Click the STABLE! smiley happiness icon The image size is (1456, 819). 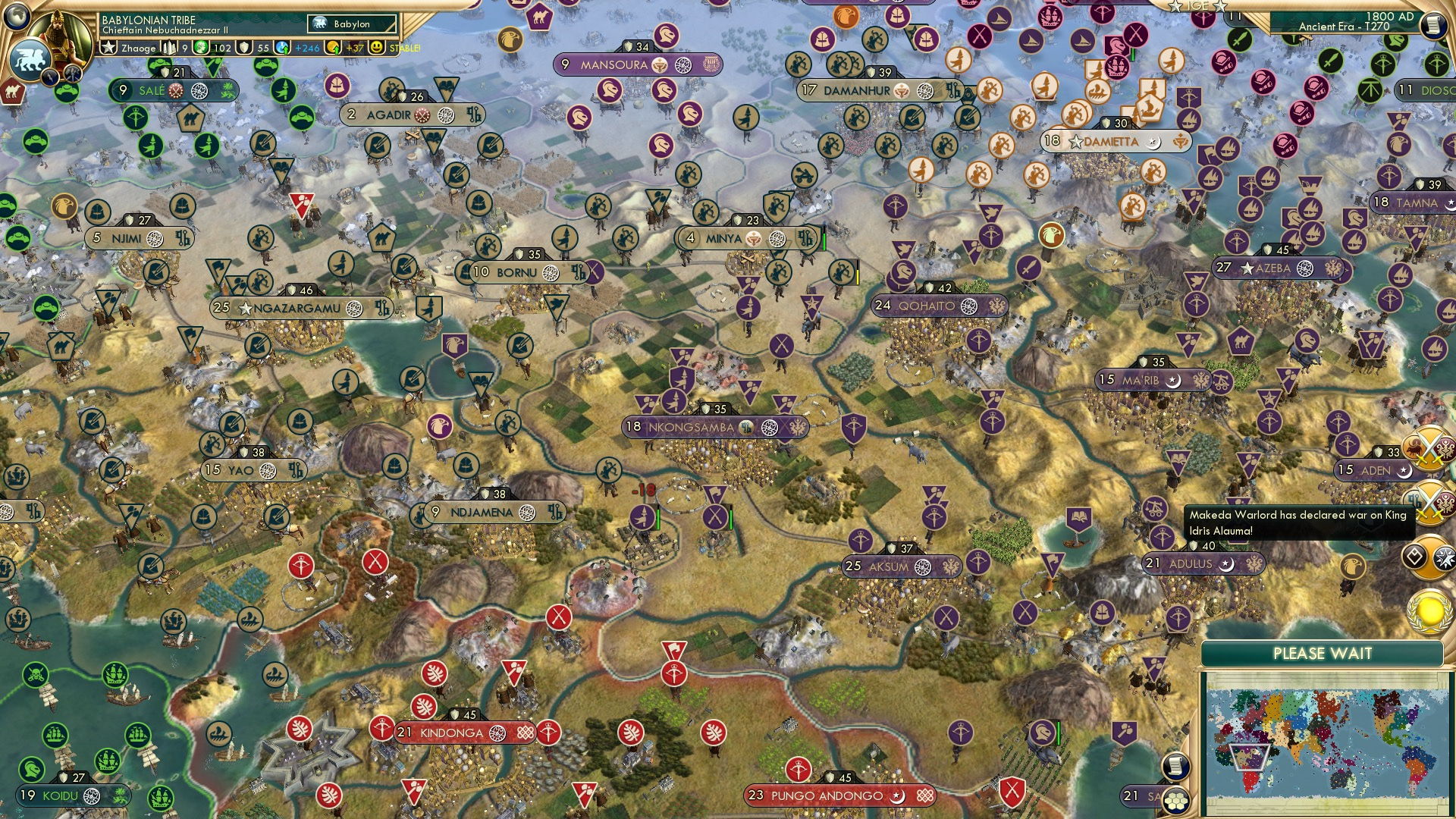point(377,48)
